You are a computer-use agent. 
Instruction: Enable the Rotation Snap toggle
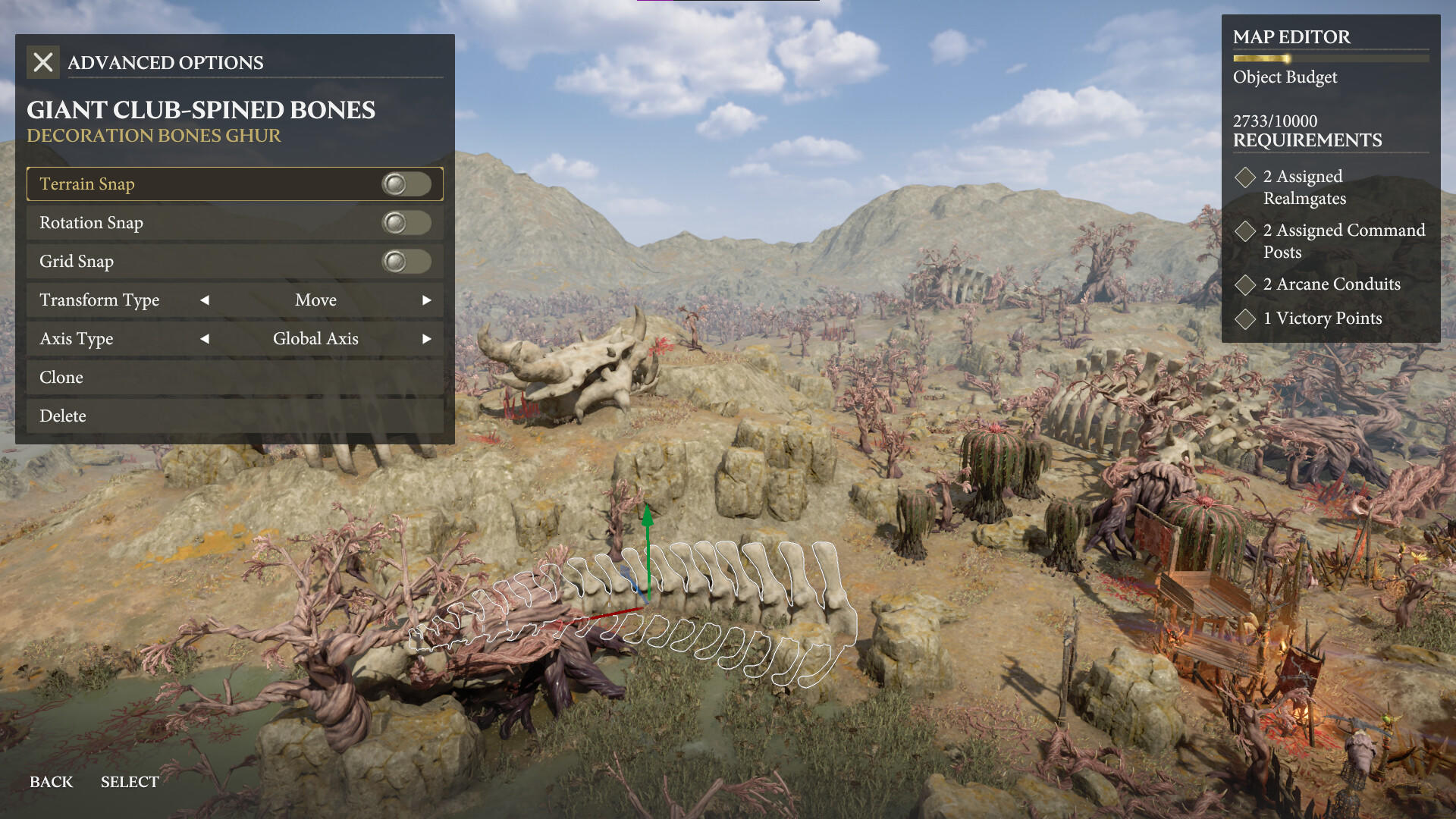tap(406, 222)
